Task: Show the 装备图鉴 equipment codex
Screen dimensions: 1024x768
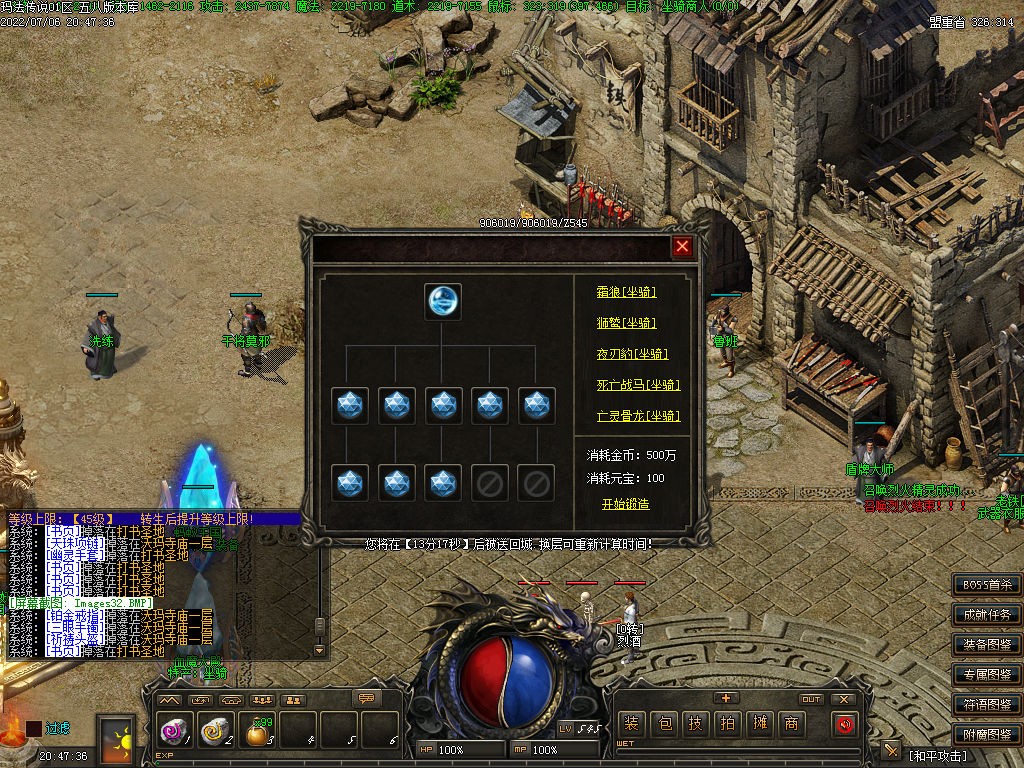Action: pos(987,645)
